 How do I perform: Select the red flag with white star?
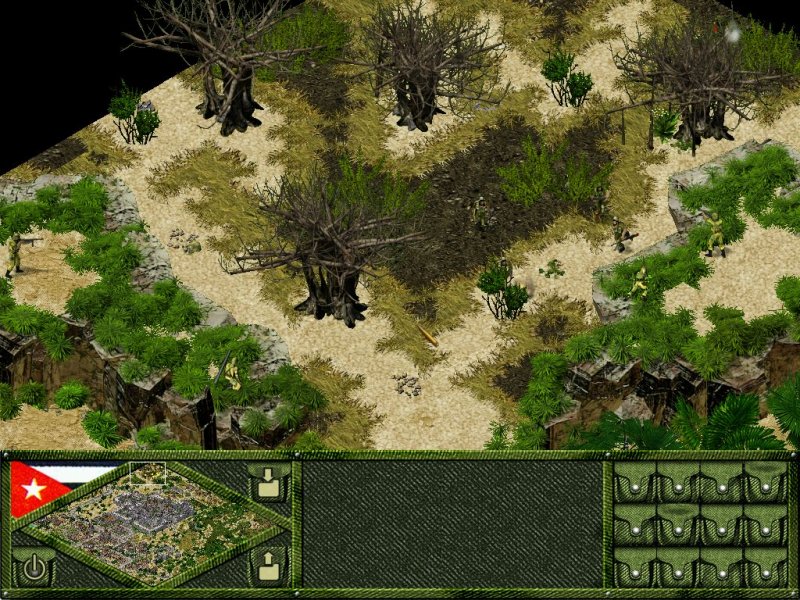(x=37, y=488)
